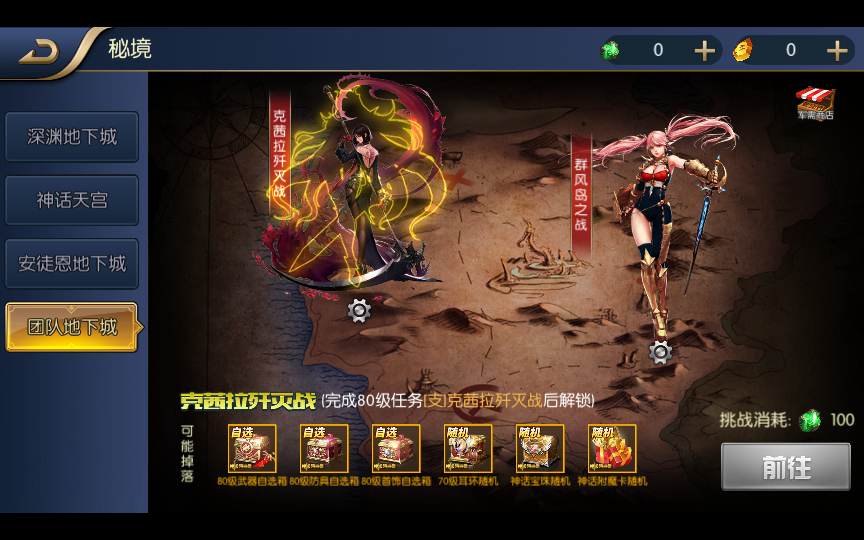Open gear settings under 群风岛之战
Viewport: 864px width, 540px height.
click(660, 352)
